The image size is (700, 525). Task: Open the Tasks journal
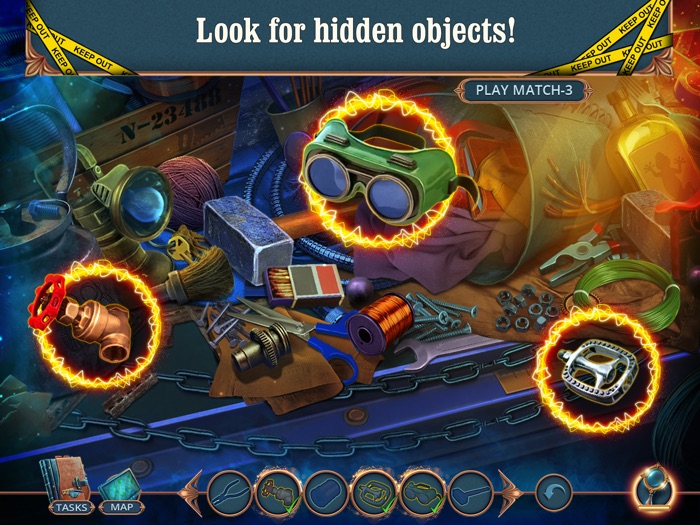[x=70, y=490]
